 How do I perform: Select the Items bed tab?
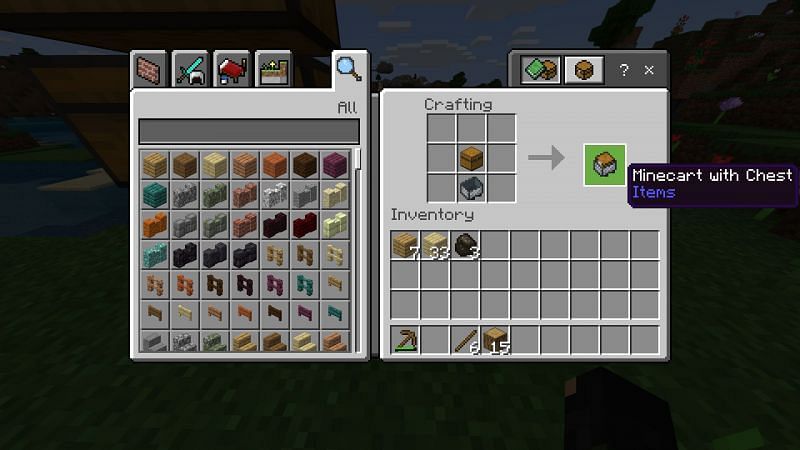tap(232, 71)
